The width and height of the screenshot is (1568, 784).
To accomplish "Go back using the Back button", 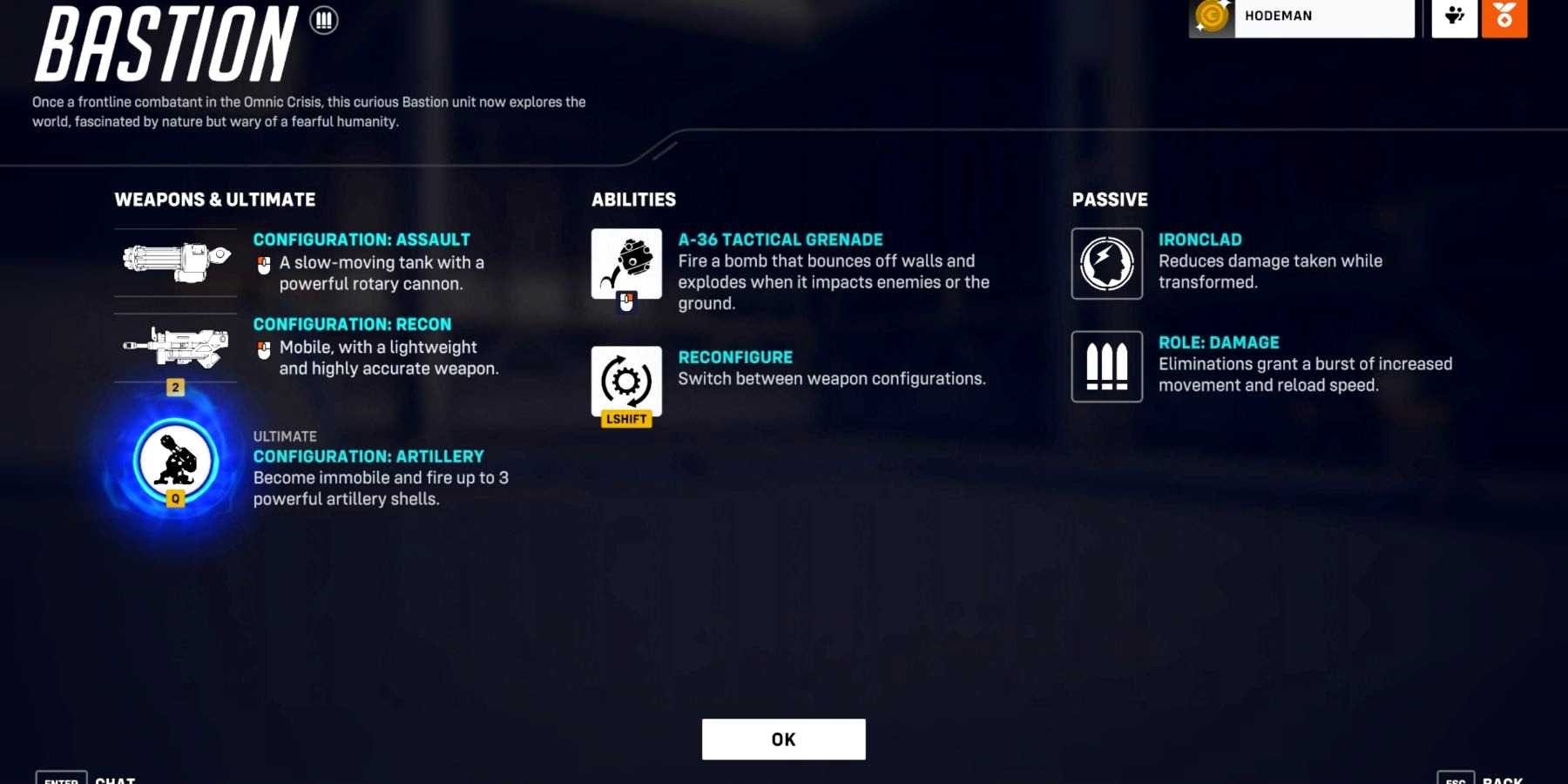I will (x=1481, y=778).
